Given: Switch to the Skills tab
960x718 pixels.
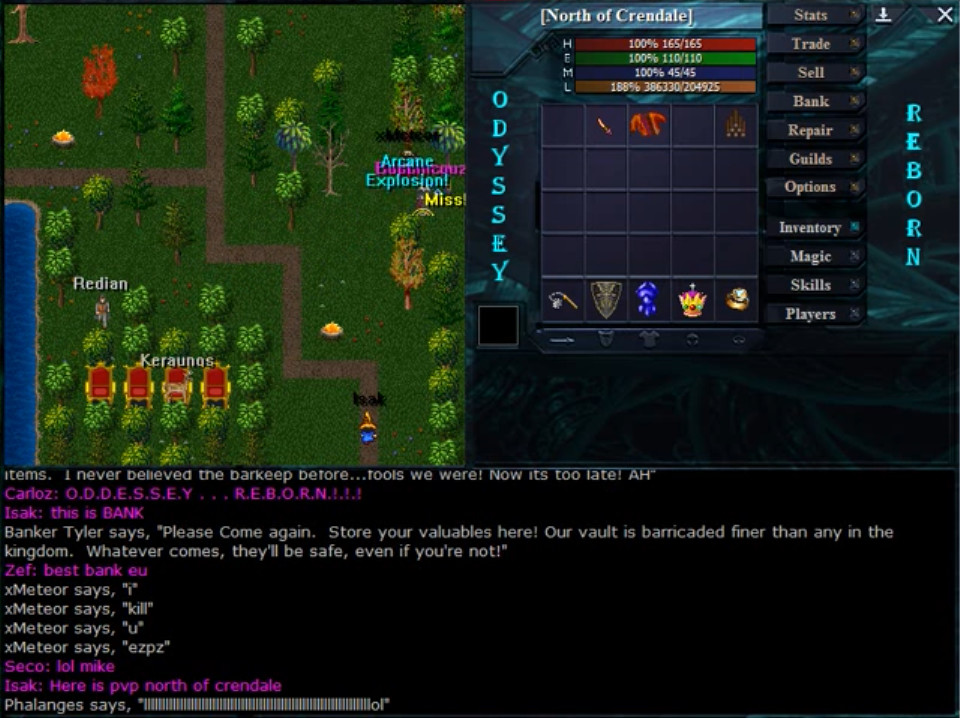Looking at the screenshot, I should (812, 285).
